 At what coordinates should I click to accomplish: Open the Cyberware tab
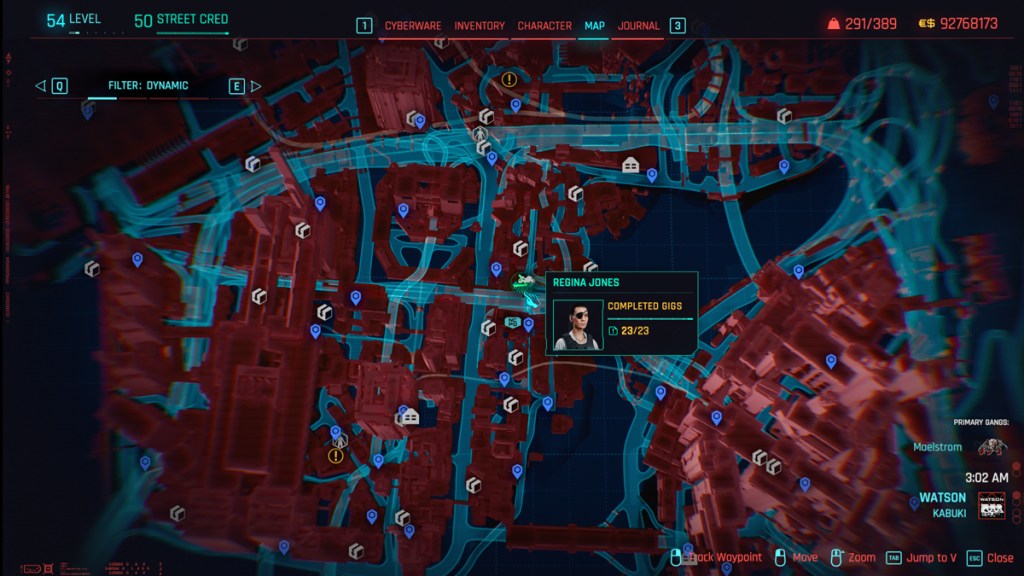pos(413,26)
